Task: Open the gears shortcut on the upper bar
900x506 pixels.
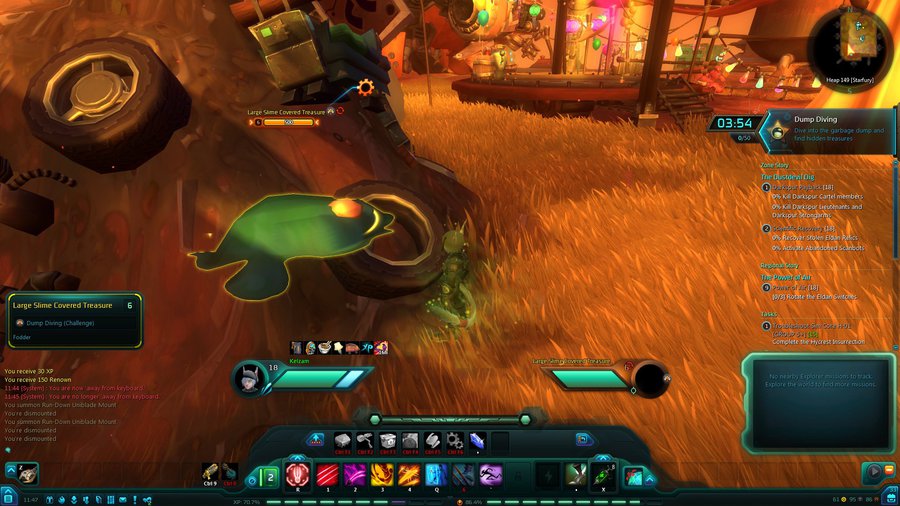Action: [455, 440]
